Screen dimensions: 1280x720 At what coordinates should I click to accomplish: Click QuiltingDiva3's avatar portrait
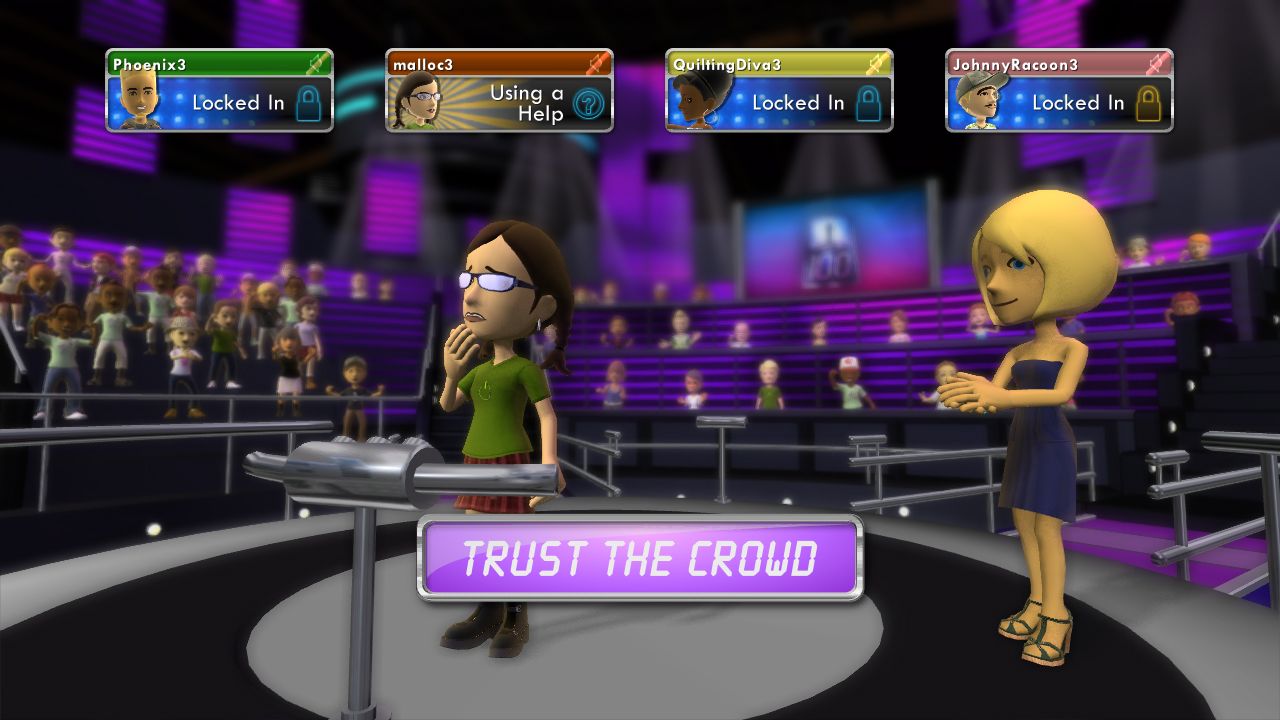[x=700, y=99]
